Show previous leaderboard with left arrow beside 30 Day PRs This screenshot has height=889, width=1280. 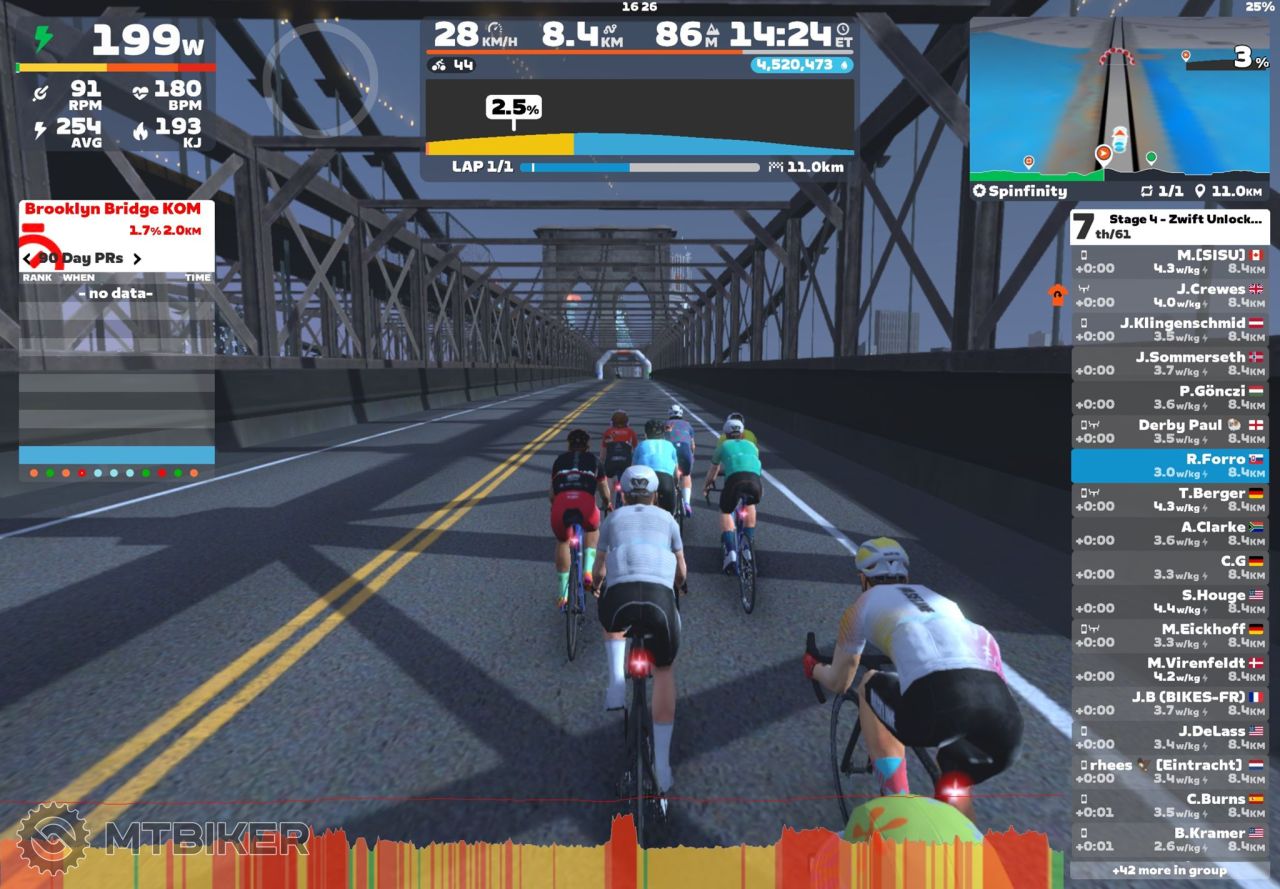[28, 259]
